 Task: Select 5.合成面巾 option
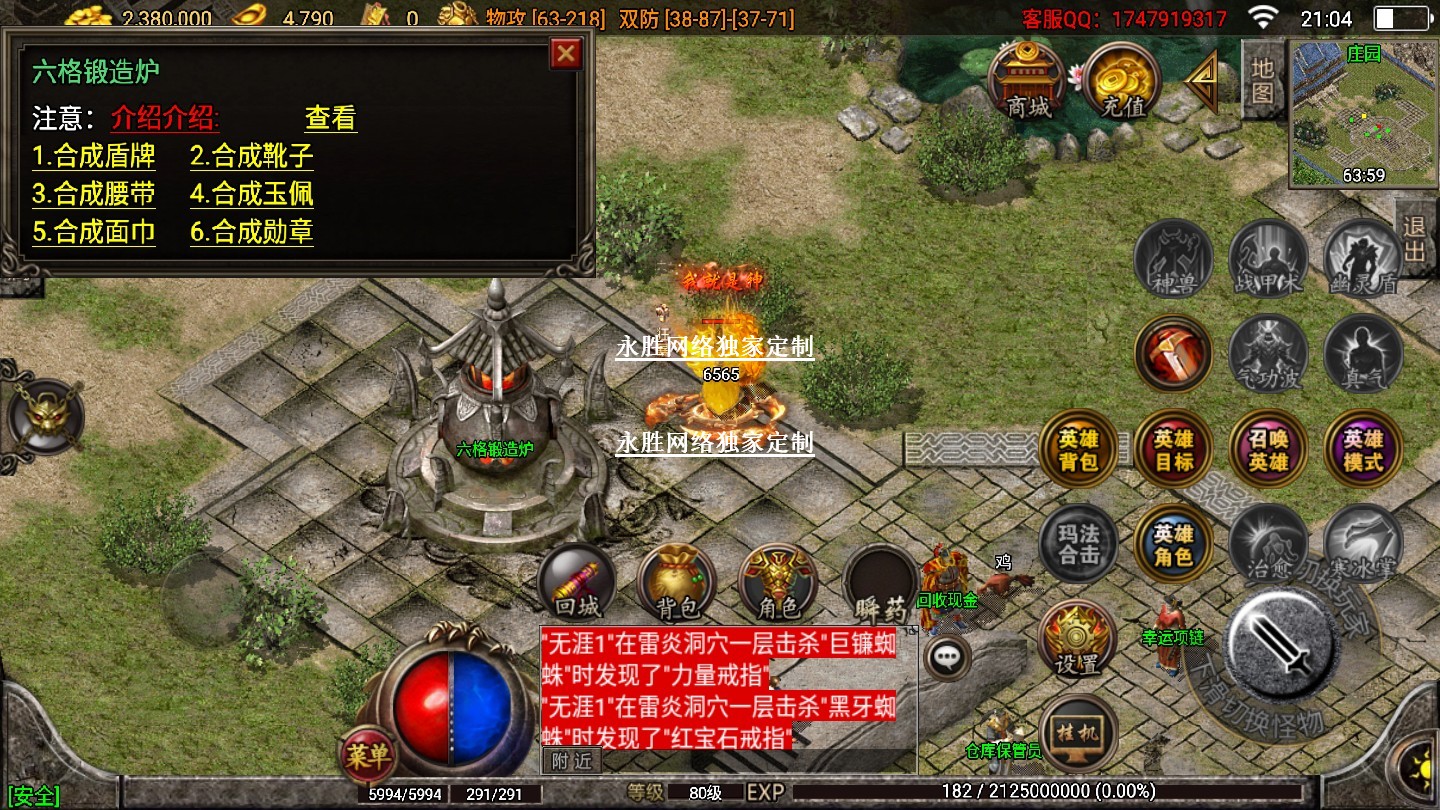pos(93,232)
